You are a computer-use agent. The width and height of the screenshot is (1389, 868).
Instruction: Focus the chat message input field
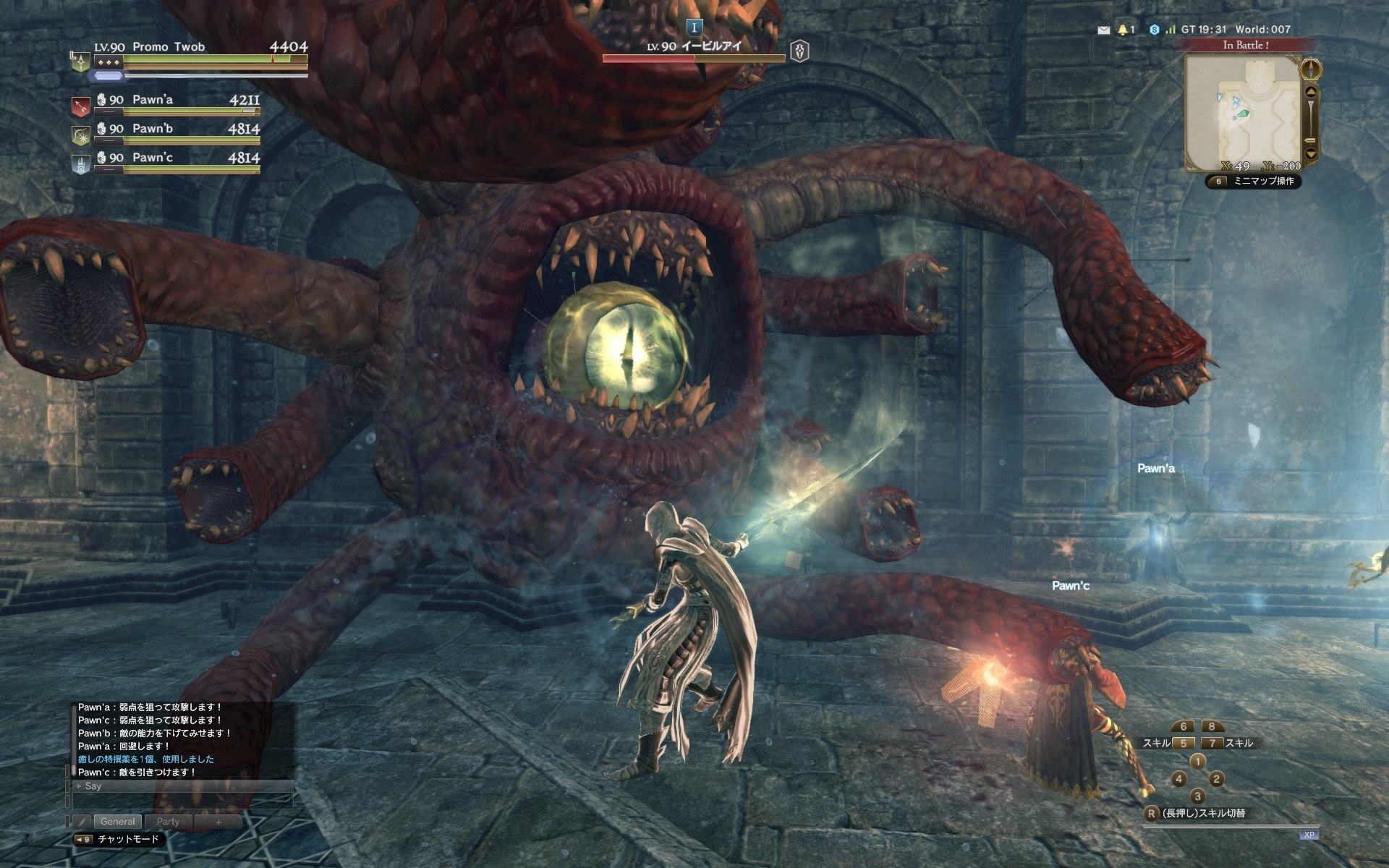click(x=182, y=801)
